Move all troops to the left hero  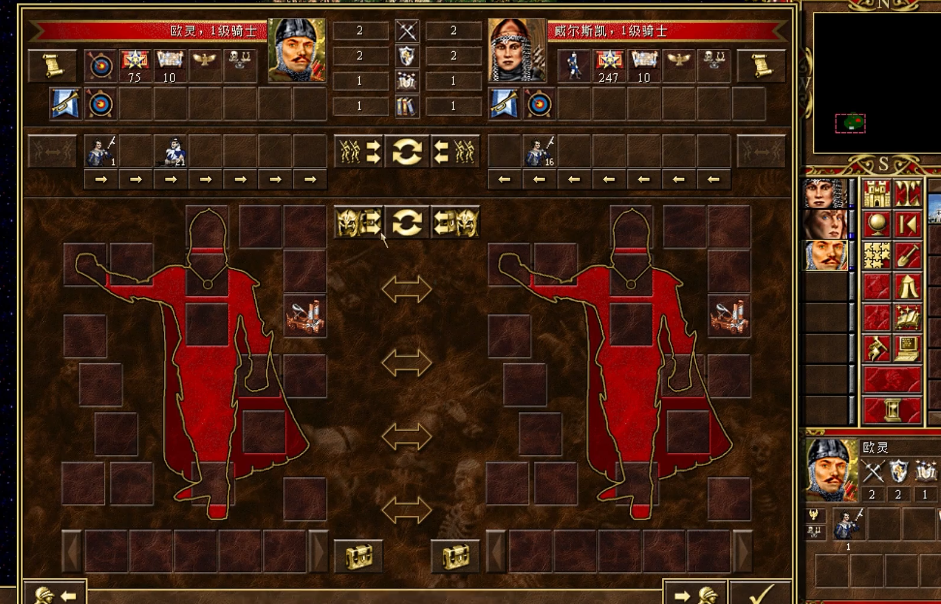coord(453,152)
